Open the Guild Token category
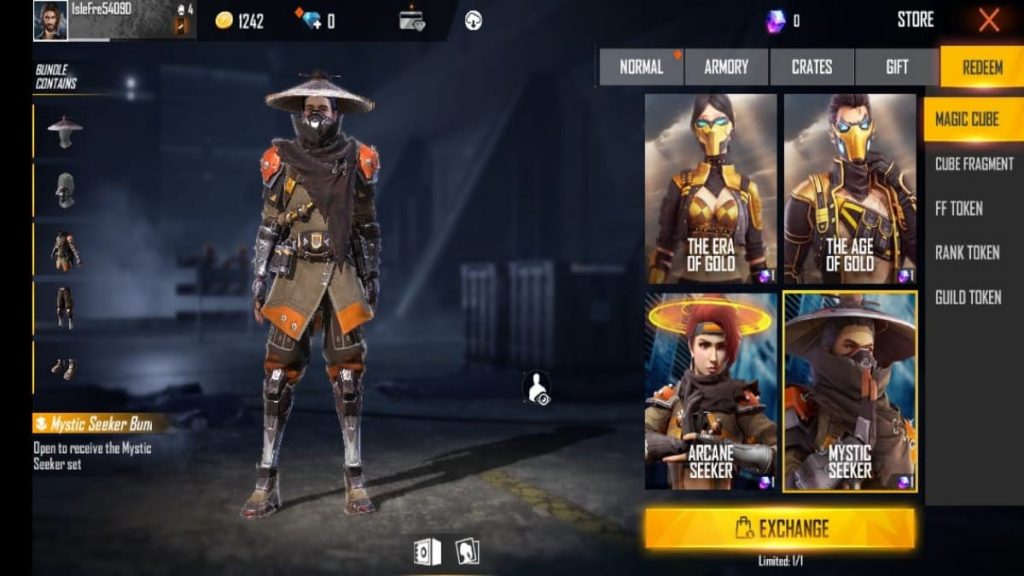The width and height of the screenshot is (1024, 576). (x=967, y=297)
